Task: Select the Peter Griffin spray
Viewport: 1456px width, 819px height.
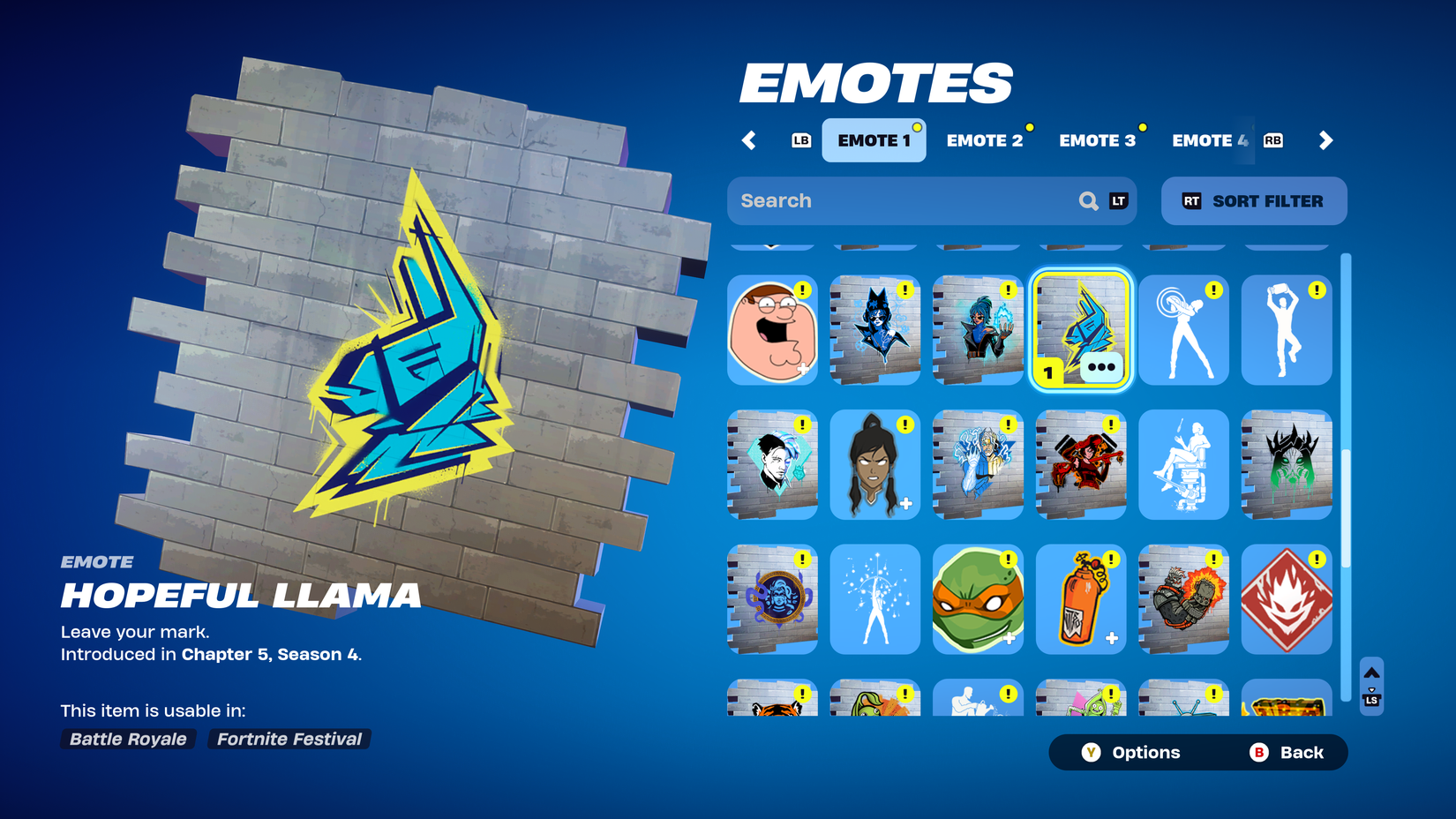Action: pos(772,331)
